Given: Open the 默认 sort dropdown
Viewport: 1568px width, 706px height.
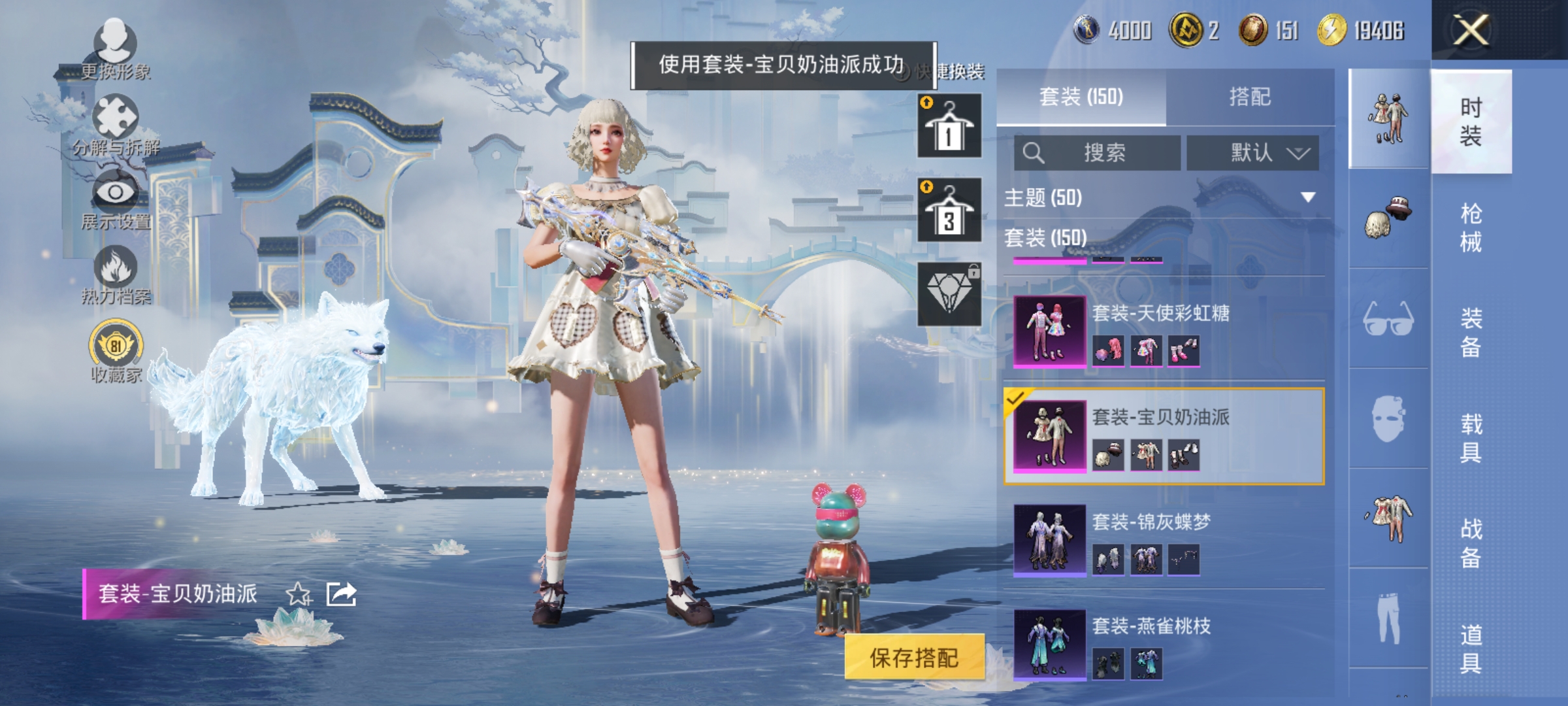Looking at the screenshot, I should click(x=1251, y=152).
